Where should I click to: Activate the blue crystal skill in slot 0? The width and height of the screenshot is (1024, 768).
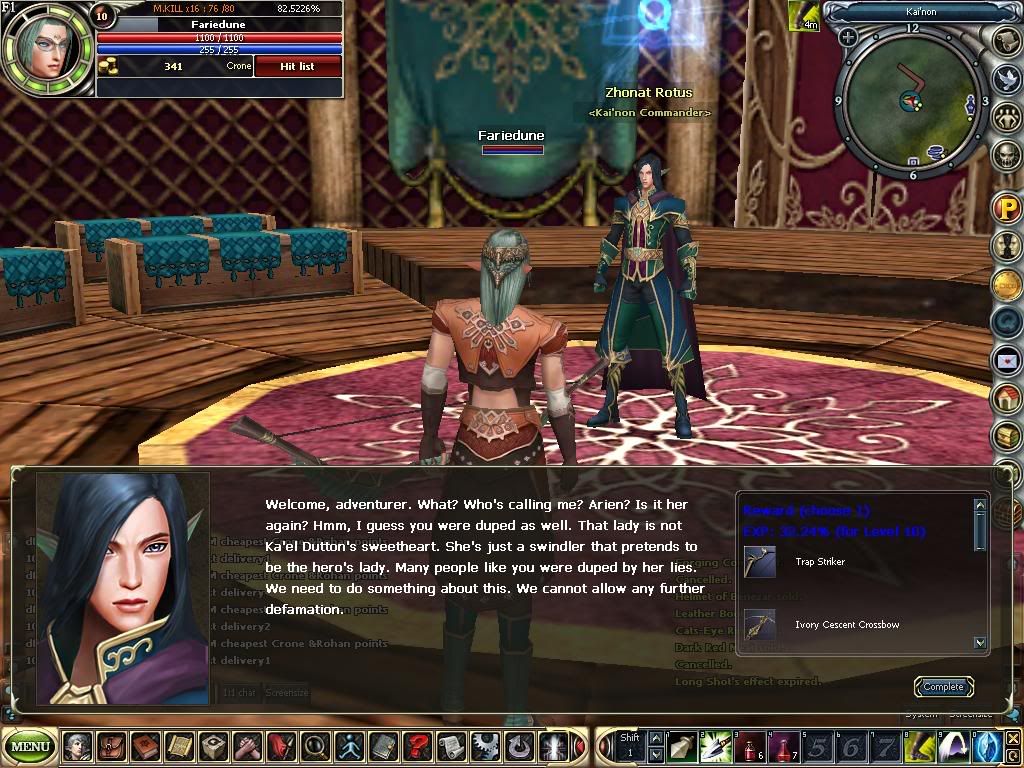pyautogui.click(x=989, y=746)
